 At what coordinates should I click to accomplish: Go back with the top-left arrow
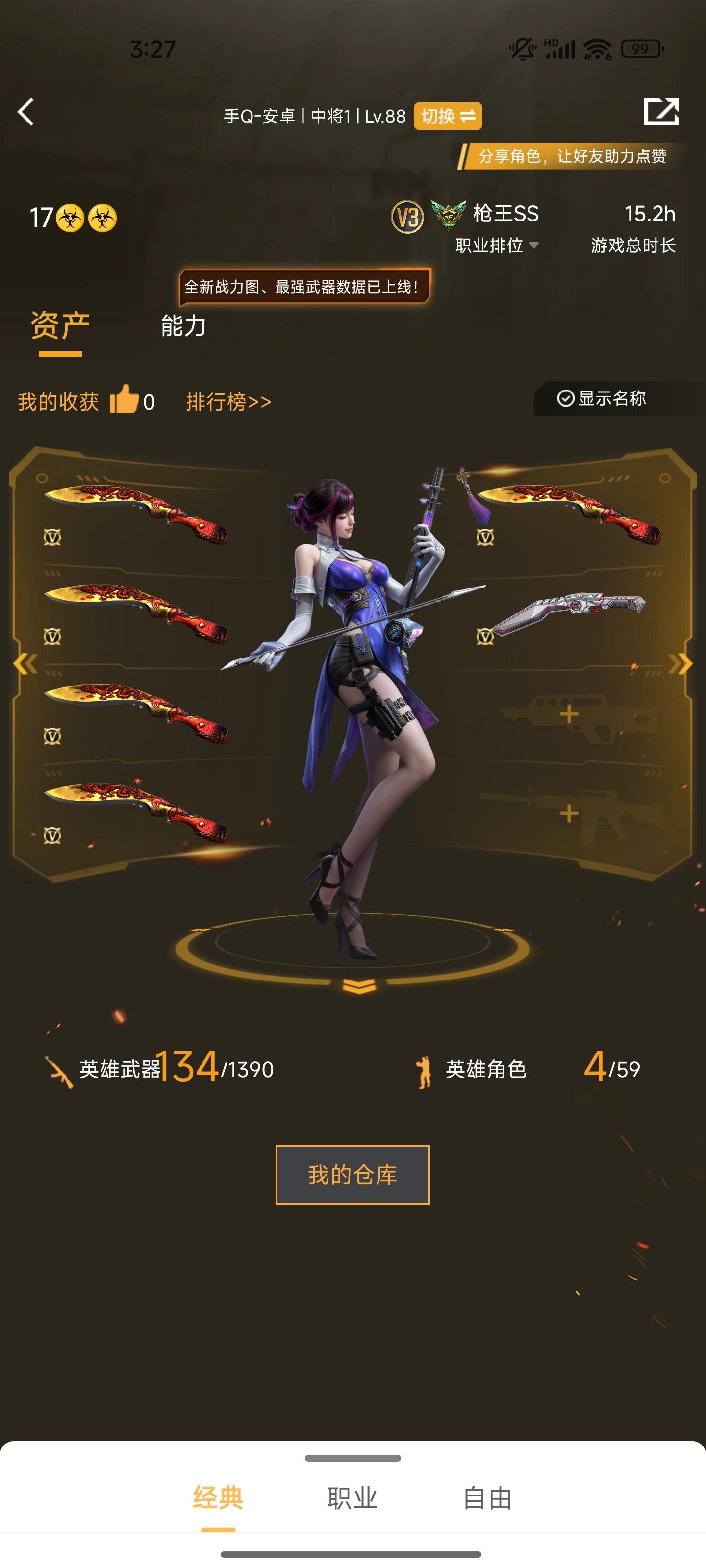coord(26,113)
